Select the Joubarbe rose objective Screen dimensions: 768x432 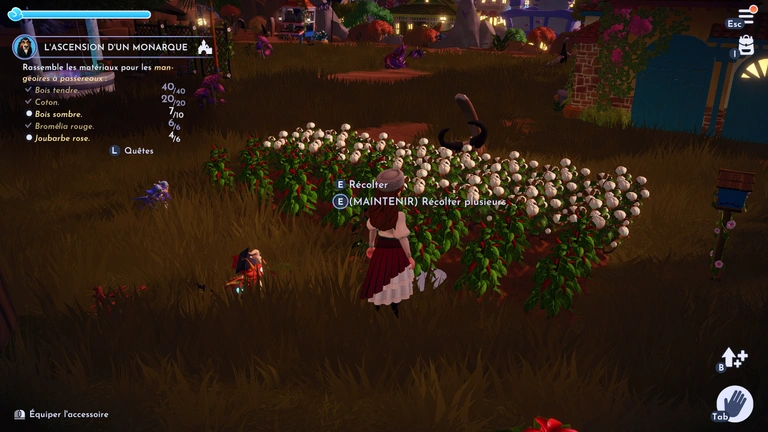(x=62, y=138)
